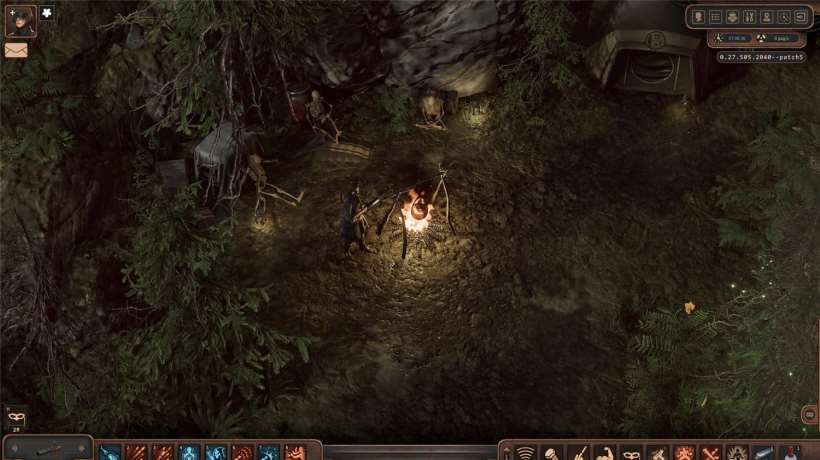Activate the red crossed-bones ability icon
Viewport: 820px width, 460px height.
pyautogui.click(x=710, y=453)
